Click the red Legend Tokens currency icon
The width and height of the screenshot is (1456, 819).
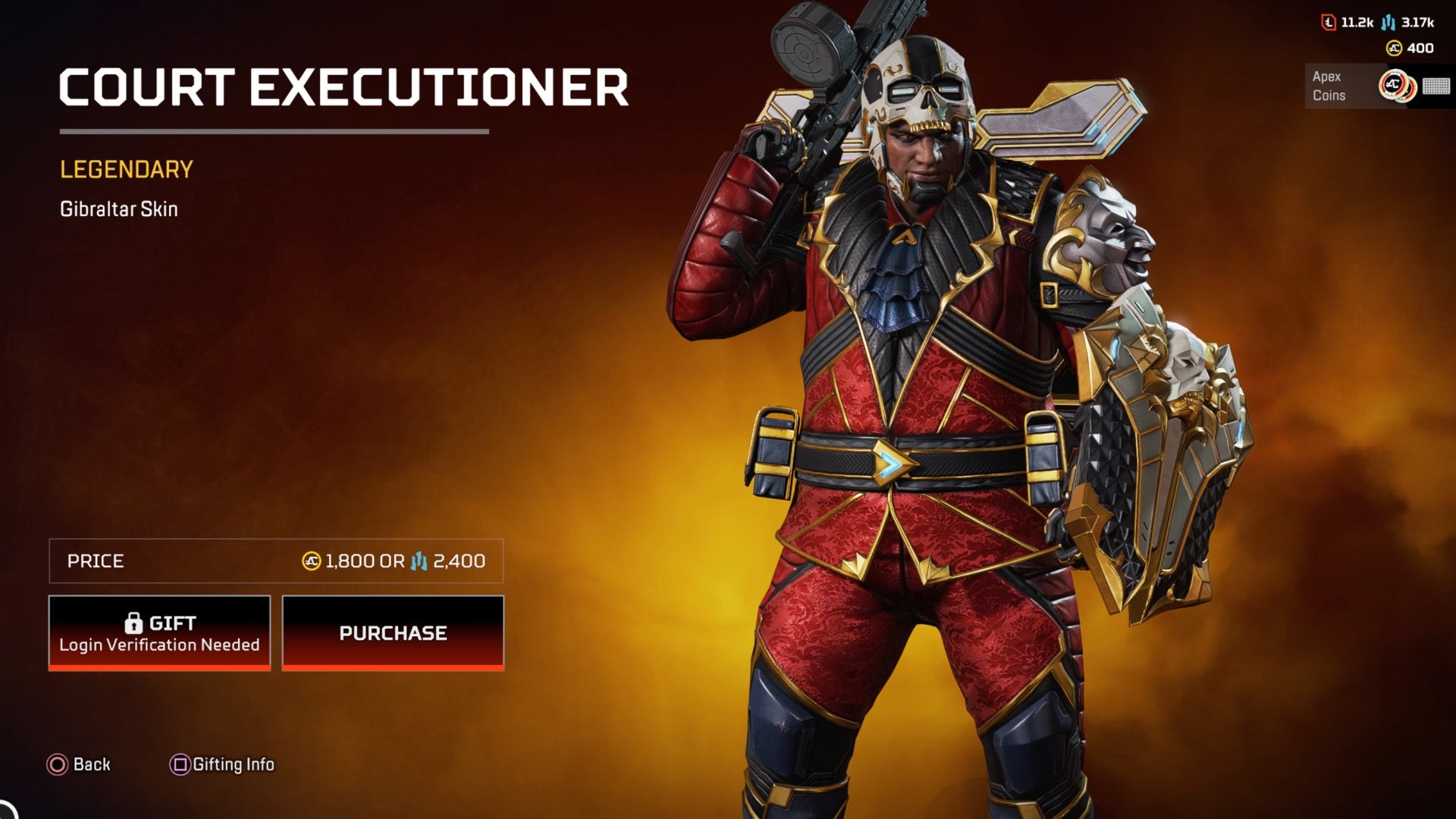click(1329, 22)
